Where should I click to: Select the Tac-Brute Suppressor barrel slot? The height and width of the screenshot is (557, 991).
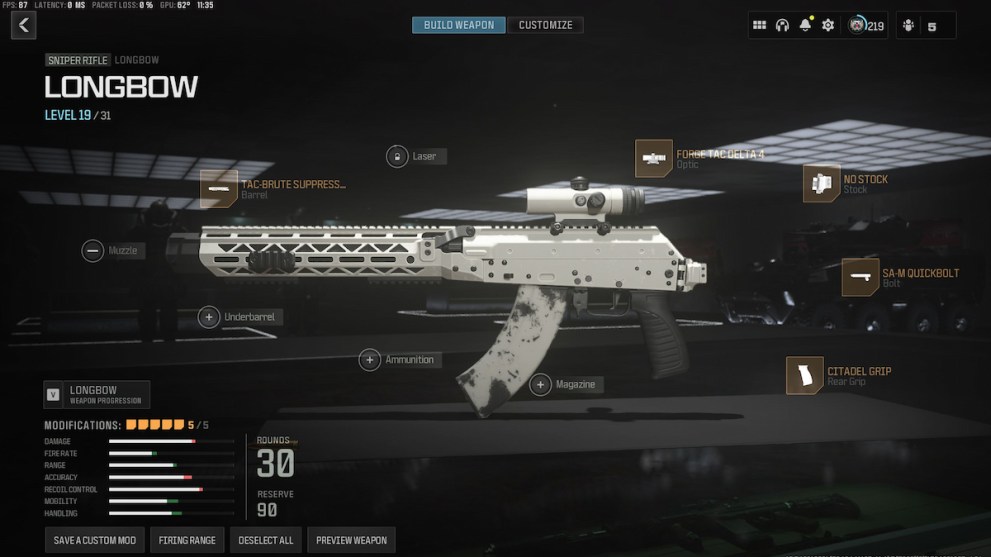coord(219,188)
